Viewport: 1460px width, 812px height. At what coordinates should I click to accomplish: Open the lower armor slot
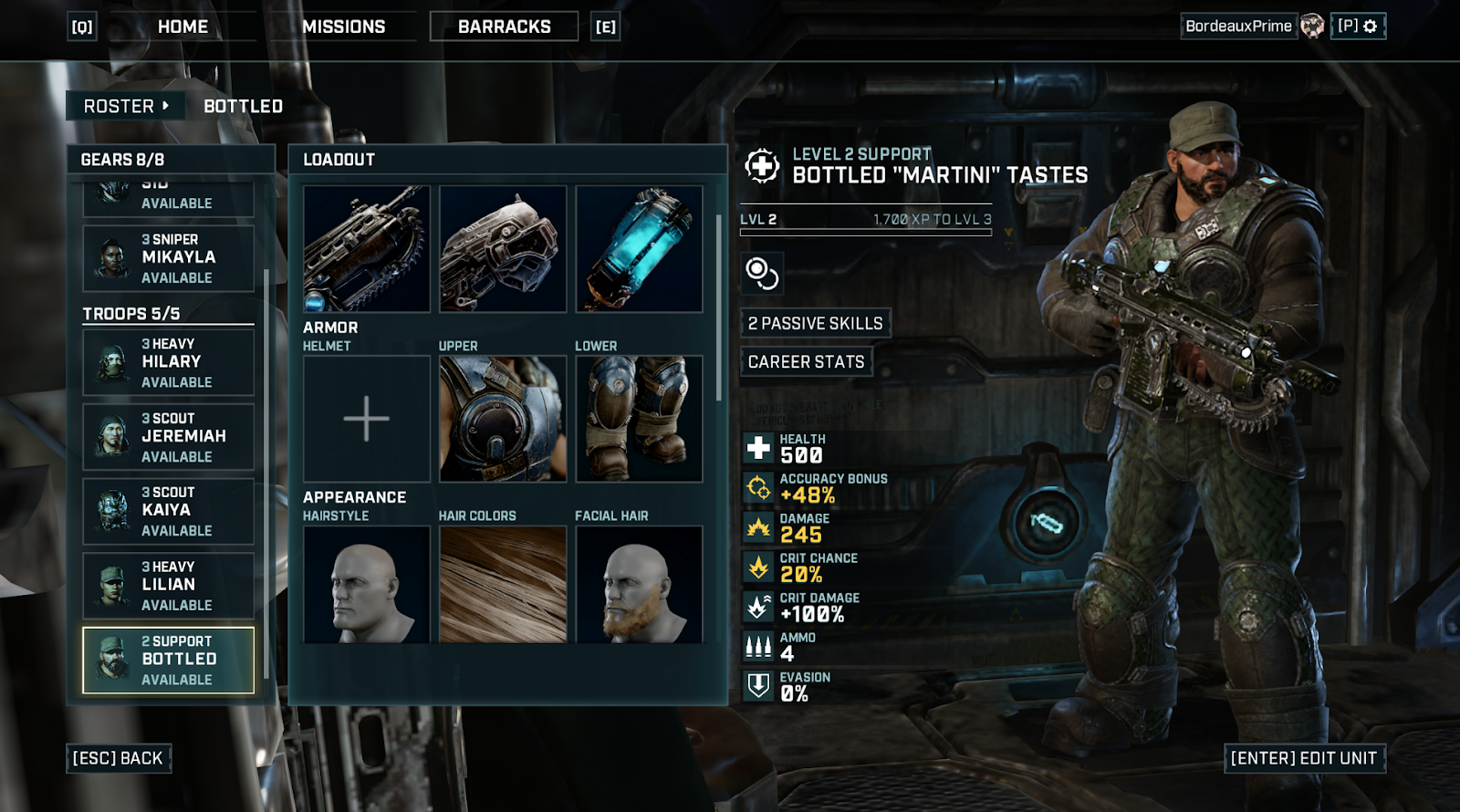(x=639, y=419)
